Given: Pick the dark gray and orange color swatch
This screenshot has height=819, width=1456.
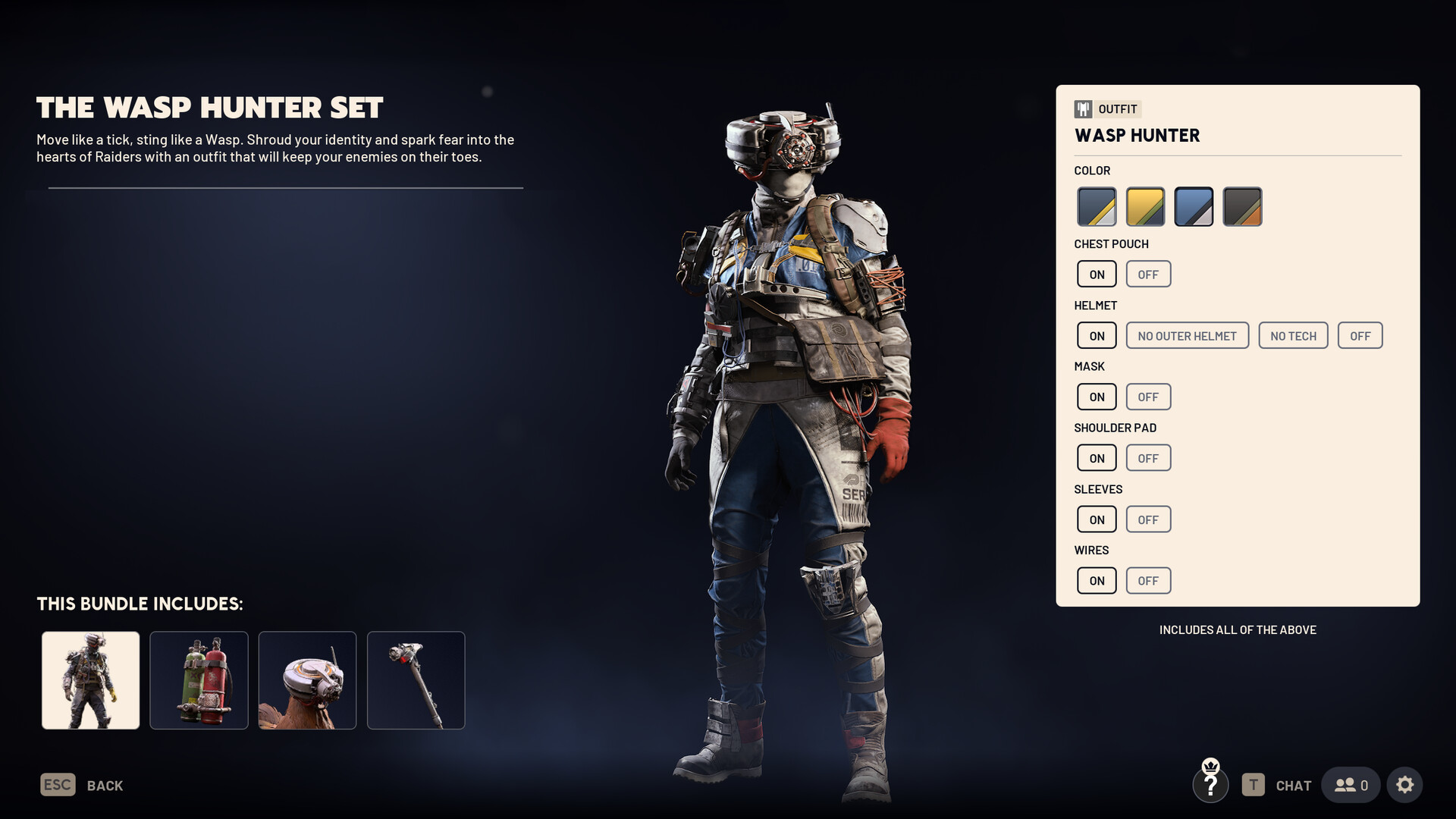Looking at the screenshot, I should coord(1242,206).
